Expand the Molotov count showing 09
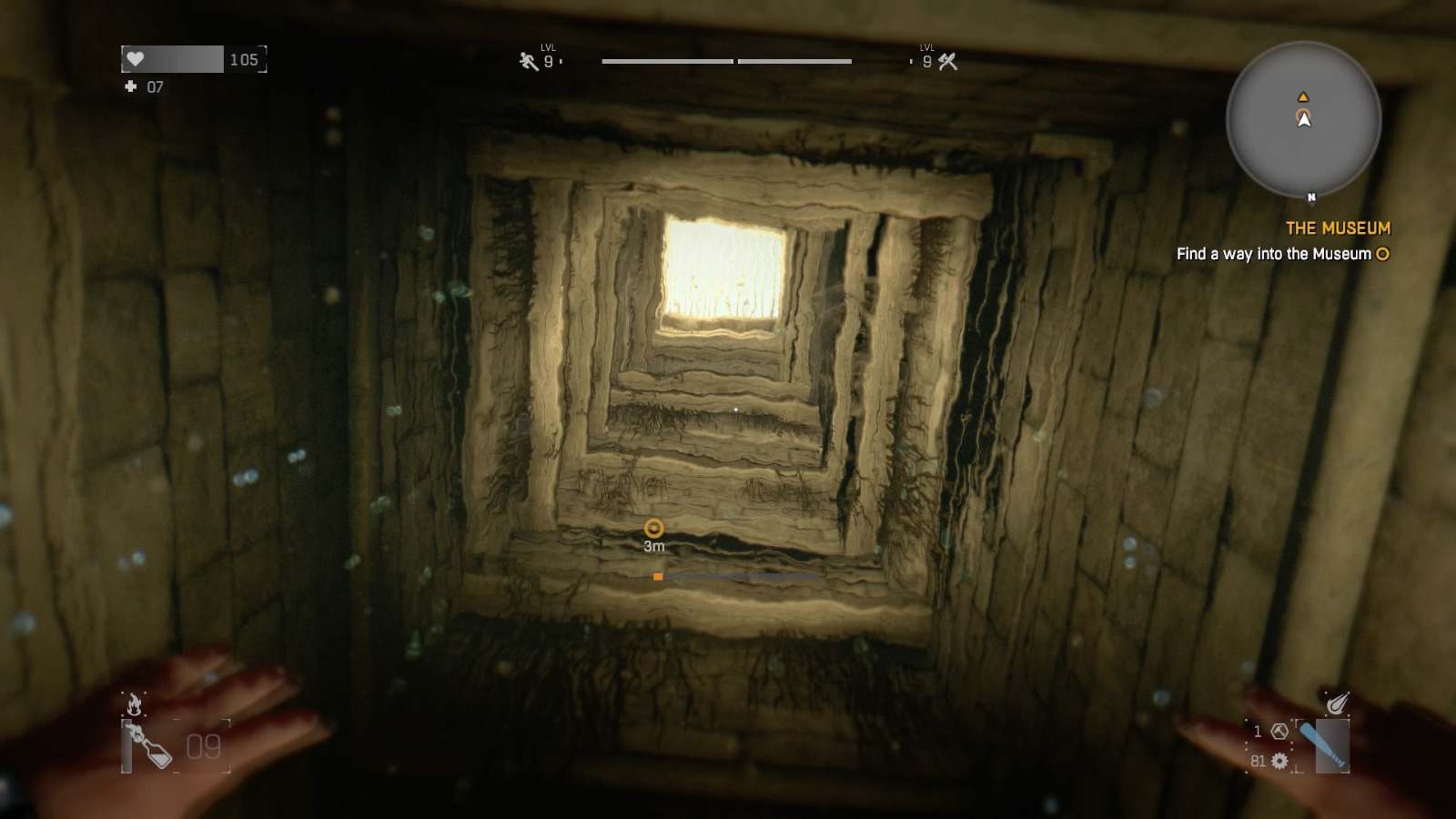The height and width of the screenshot is (819, 1456). (x=204, y=746)
